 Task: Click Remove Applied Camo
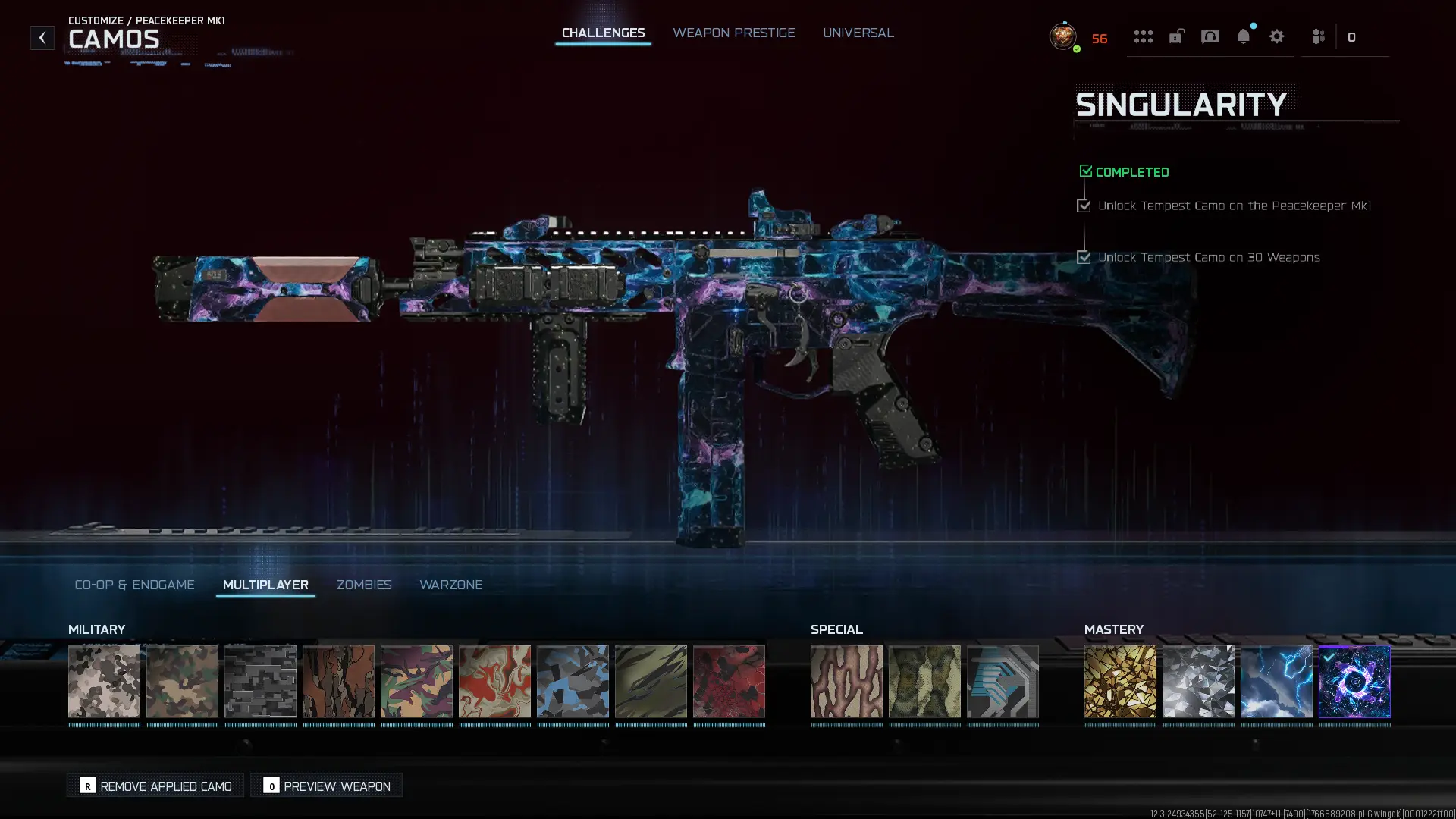(155, 786)
